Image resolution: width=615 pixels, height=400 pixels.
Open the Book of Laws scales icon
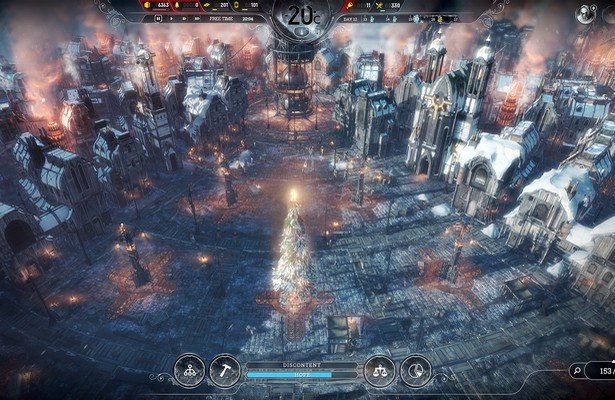coord(379,369)
